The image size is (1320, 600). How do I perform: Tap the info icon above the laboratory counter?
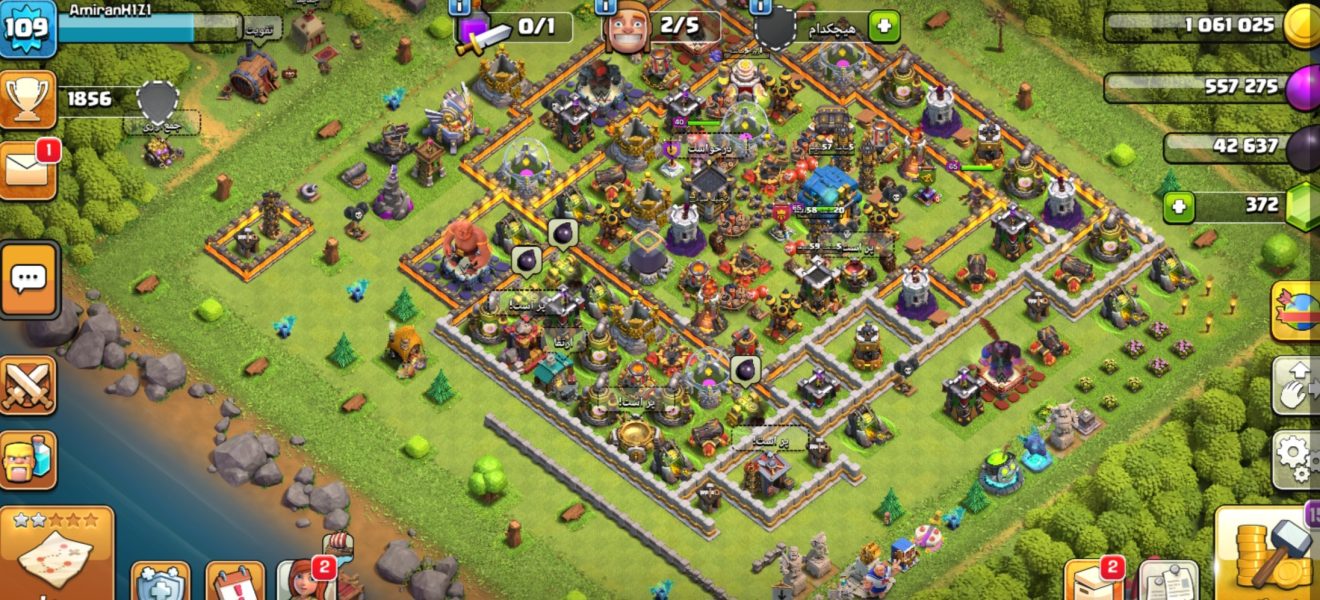[x=461, y=6]
